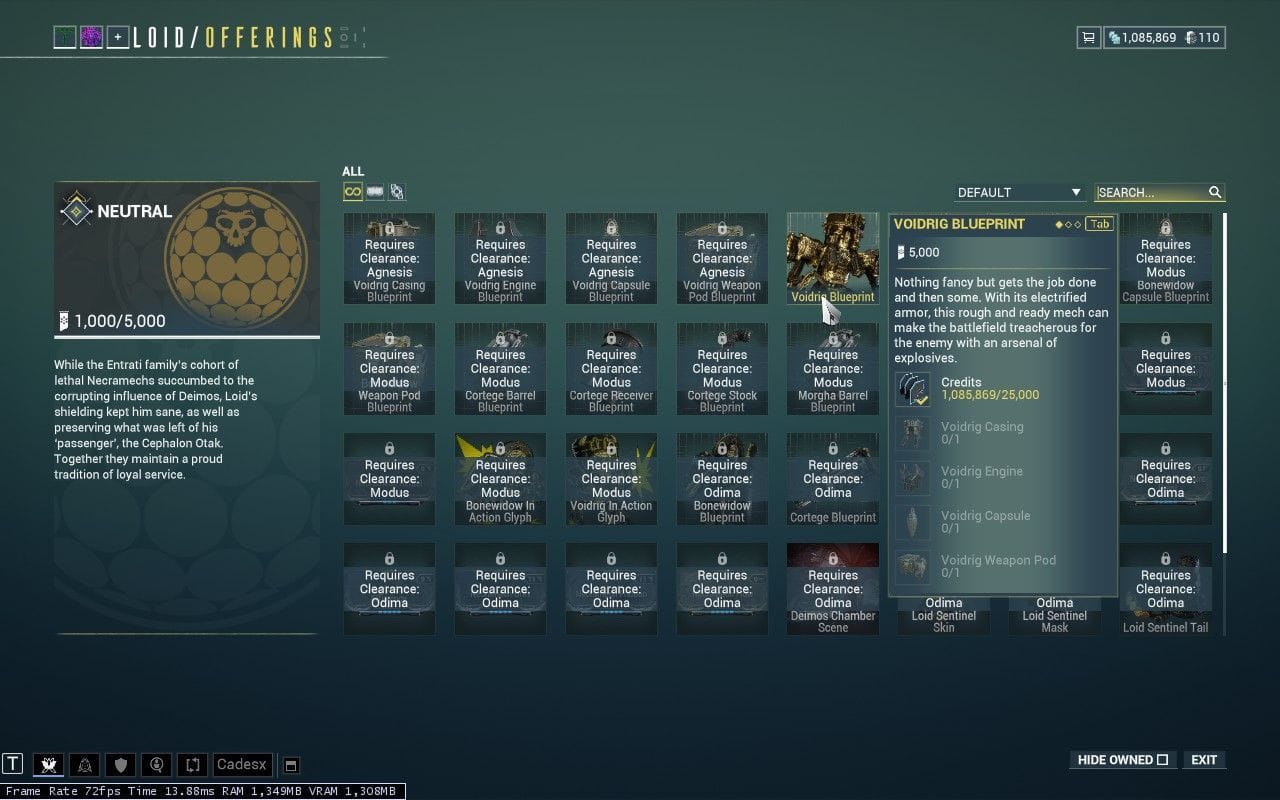Click the window icon right of Cadesx

click(290, 764)
